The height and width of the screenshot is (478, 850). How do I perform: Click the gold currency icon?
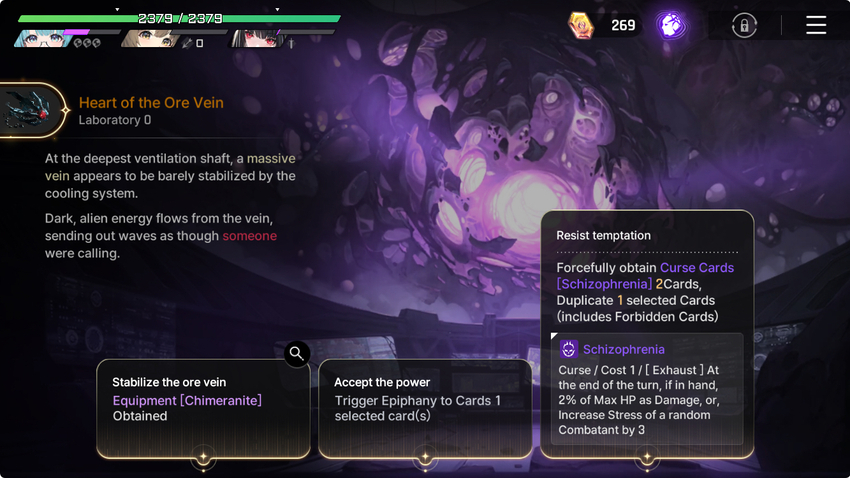pyautogui.click(x=581, y=25)
